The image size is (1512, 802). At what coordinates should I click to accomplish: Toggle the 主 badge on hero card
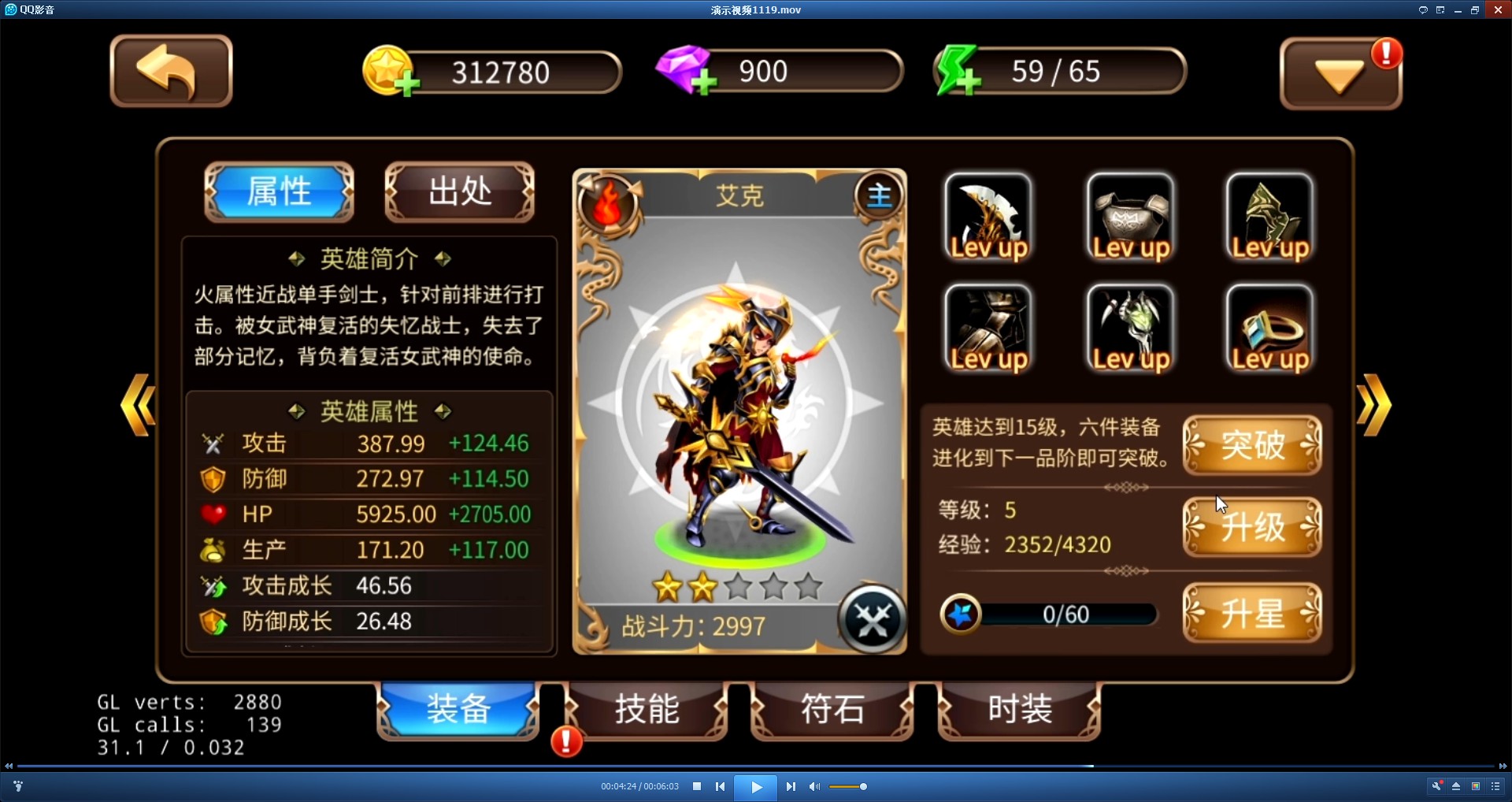tap(879, 196)
